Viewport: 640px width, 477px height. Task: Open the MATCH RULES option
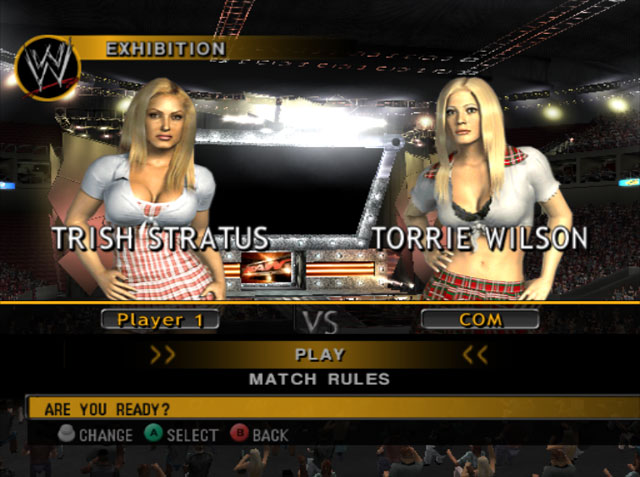coord(320,379)
